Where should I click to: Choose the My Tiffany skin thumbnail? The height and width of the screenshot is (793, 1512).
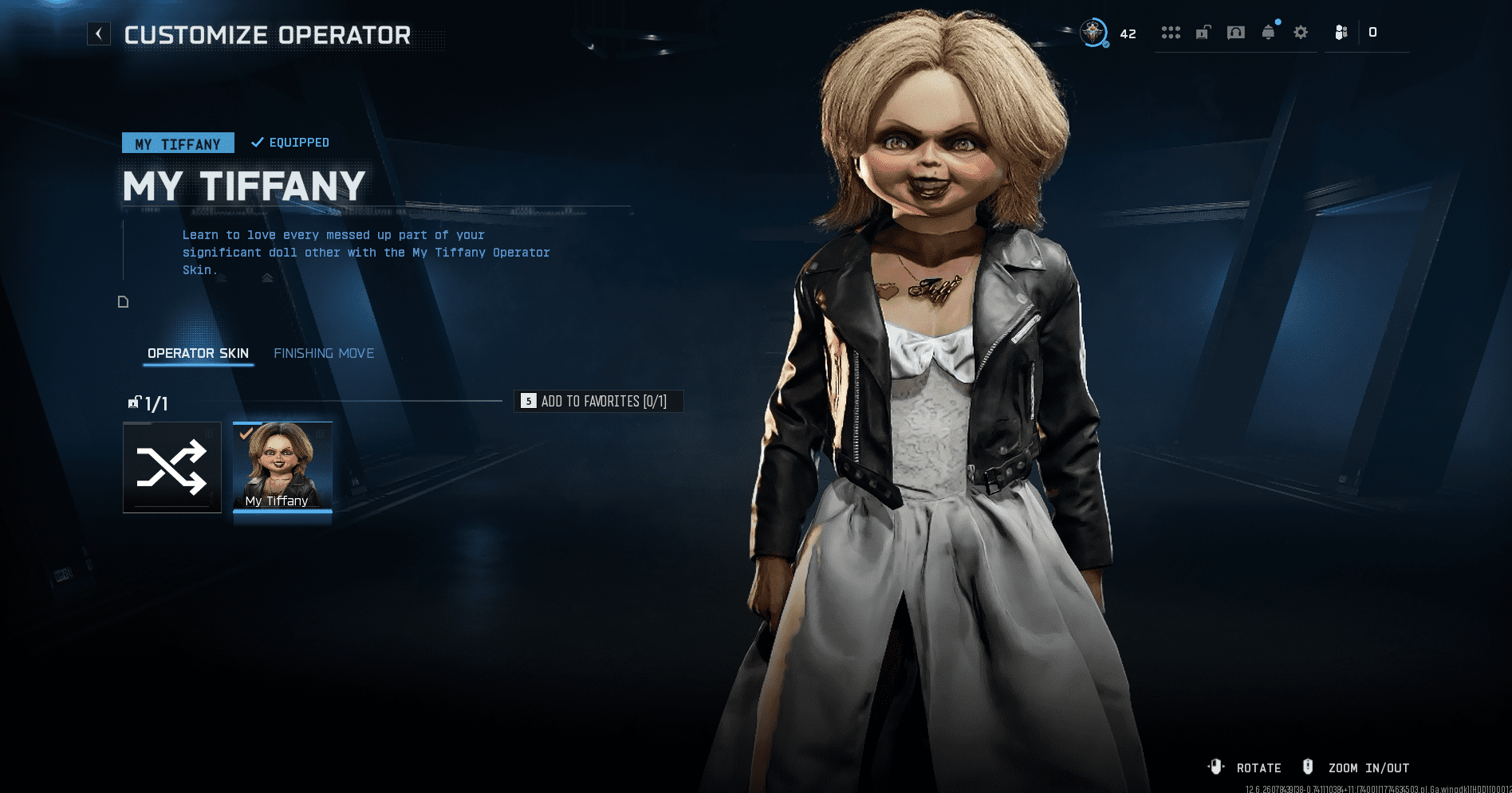[x=282, y=467]
